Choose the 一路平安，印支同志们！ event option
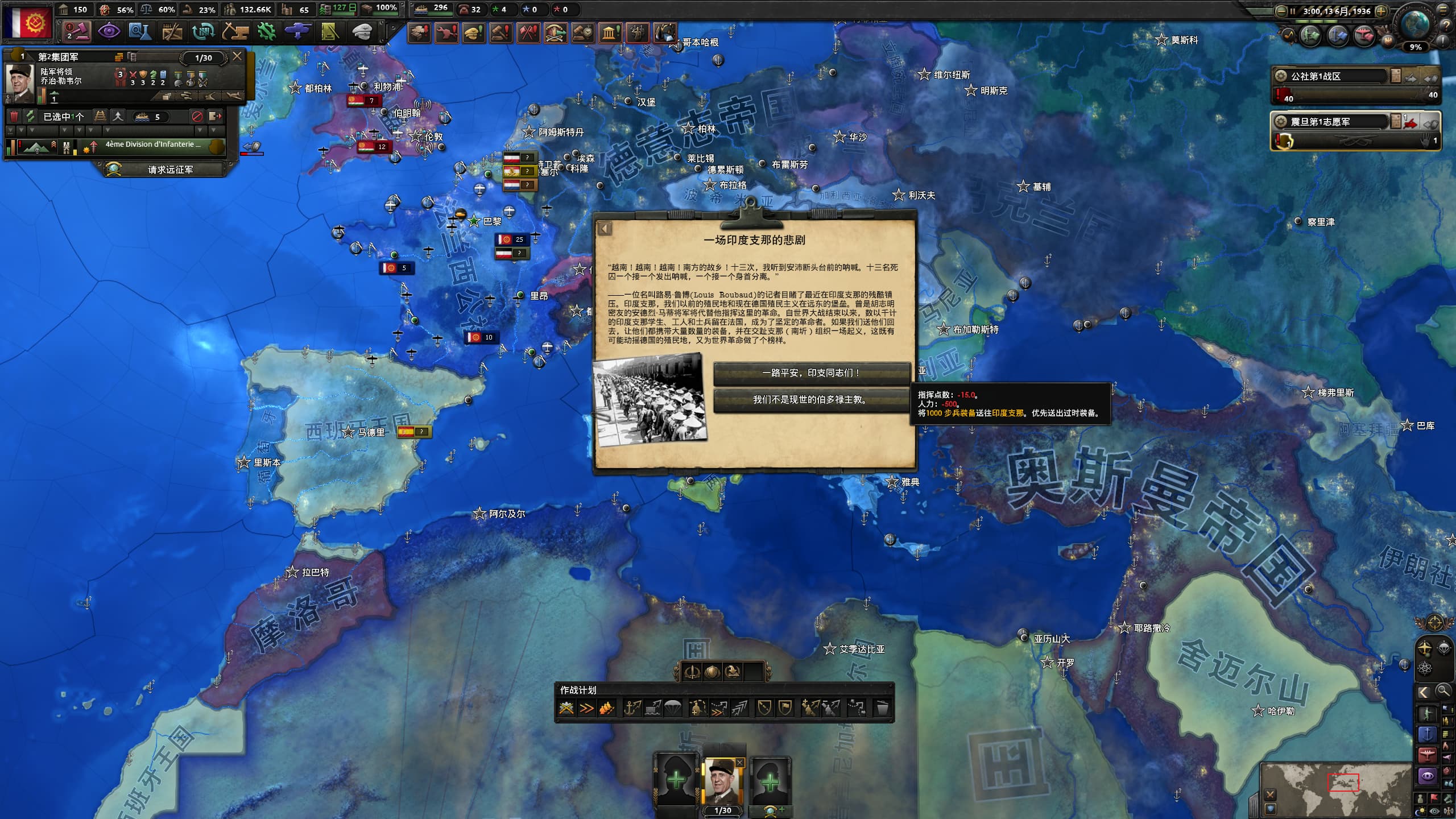The height and width of the screenshot is (819, 1456). click(811, 373)
